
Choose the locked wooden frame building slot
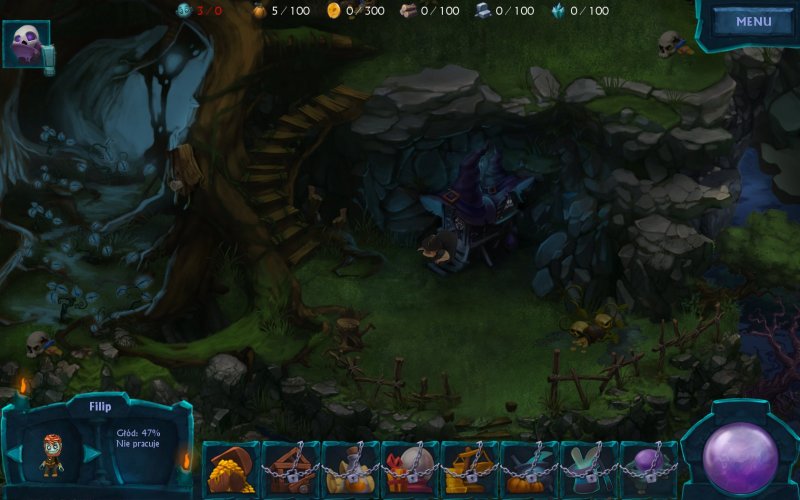(290, 468)
